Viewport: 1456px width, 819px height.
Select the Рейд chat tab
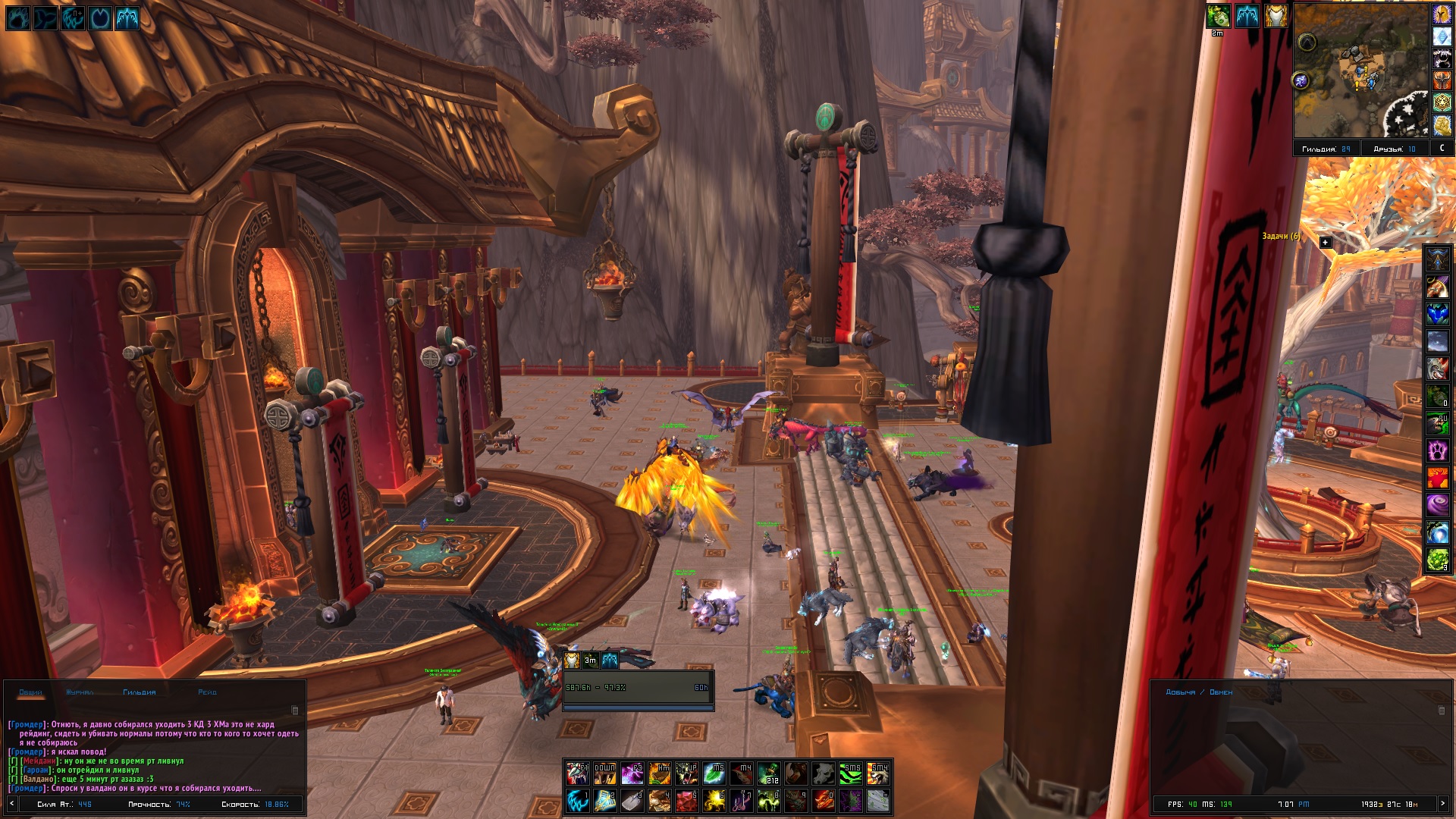click(207, 692)
